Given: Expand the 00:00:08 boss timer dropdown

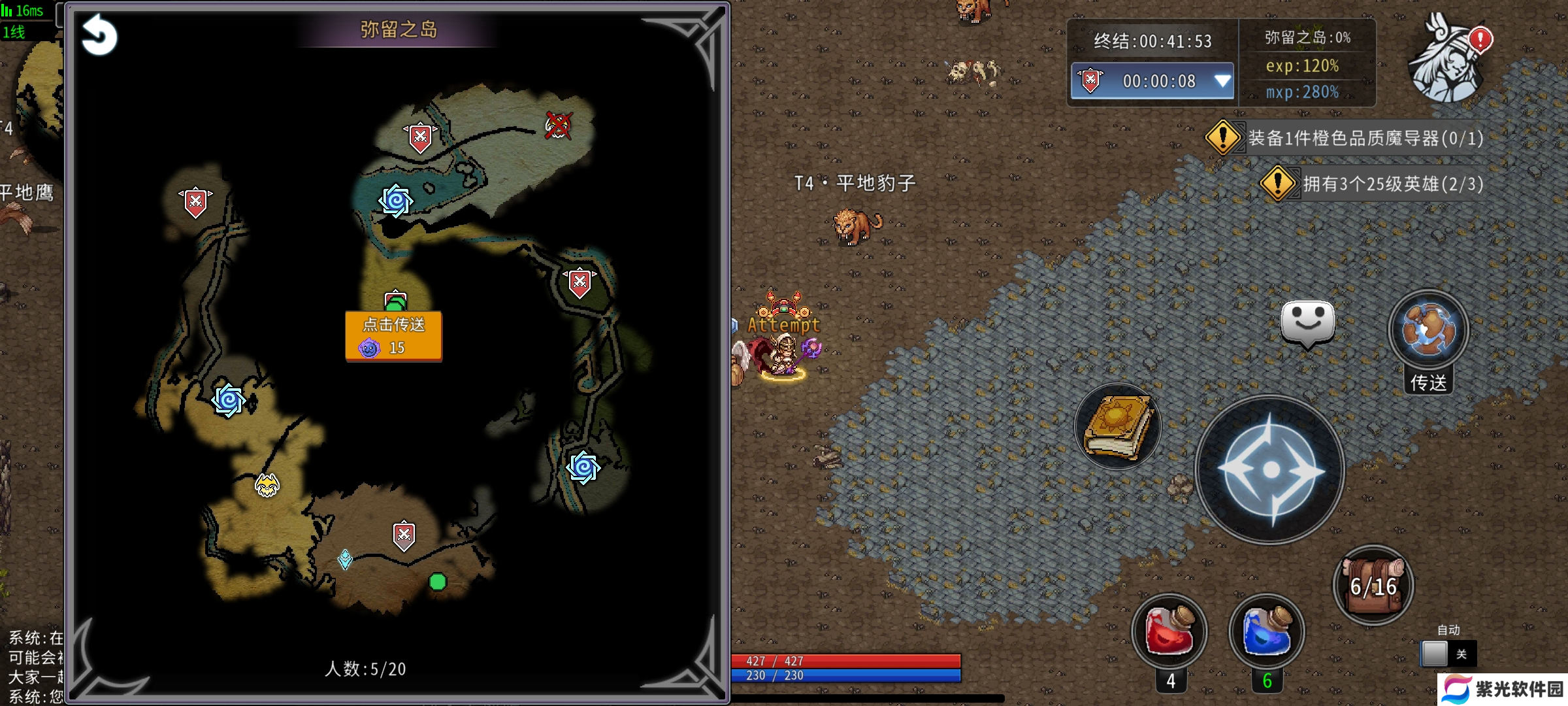Looking at the screenshot, I should point(1222,81).
